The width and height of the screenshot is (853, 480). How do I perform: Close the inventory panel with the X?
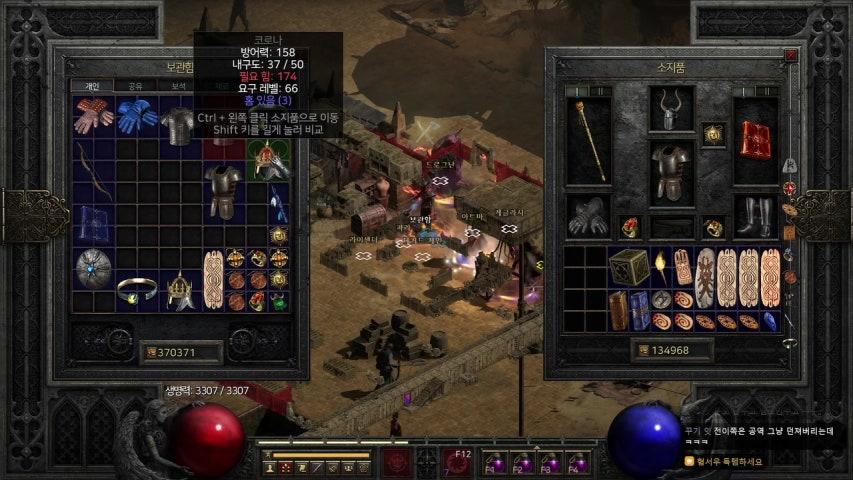(x=791, y=56)
